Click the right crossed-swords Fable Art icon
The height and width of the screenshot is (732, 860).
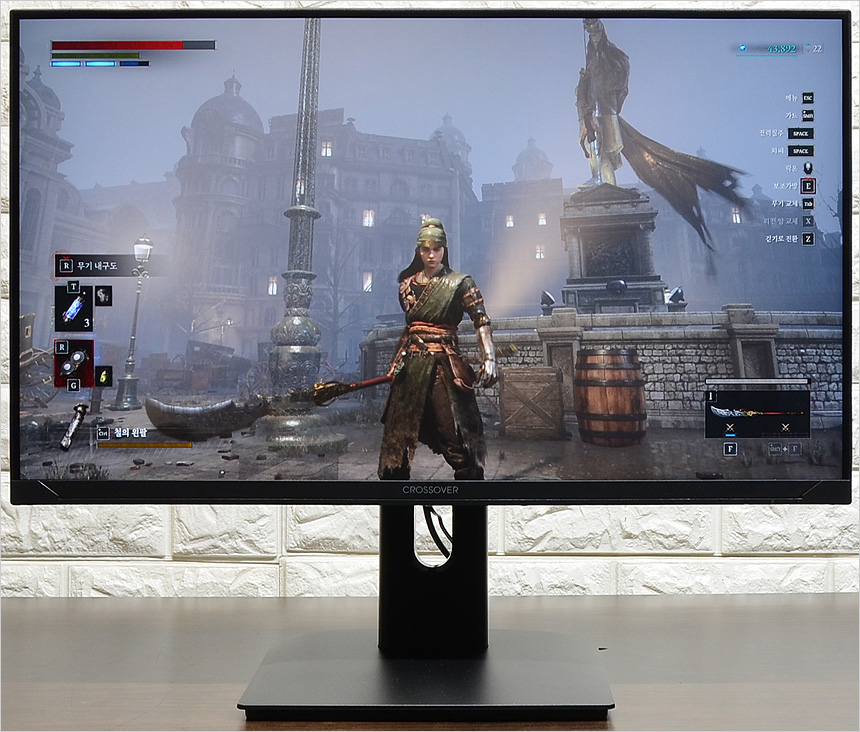pos(785,428)
